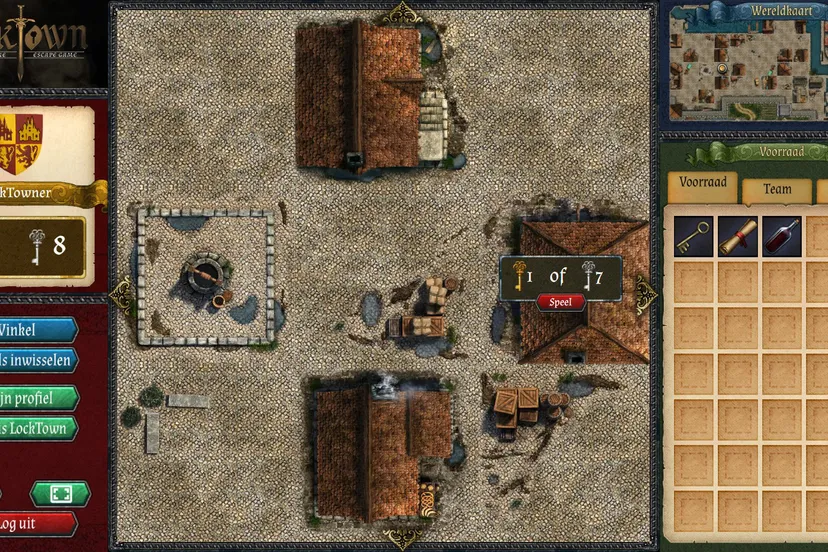Select the green LockTown button
The height and width of the screenshot is (552, 828).
coord(36,428)
